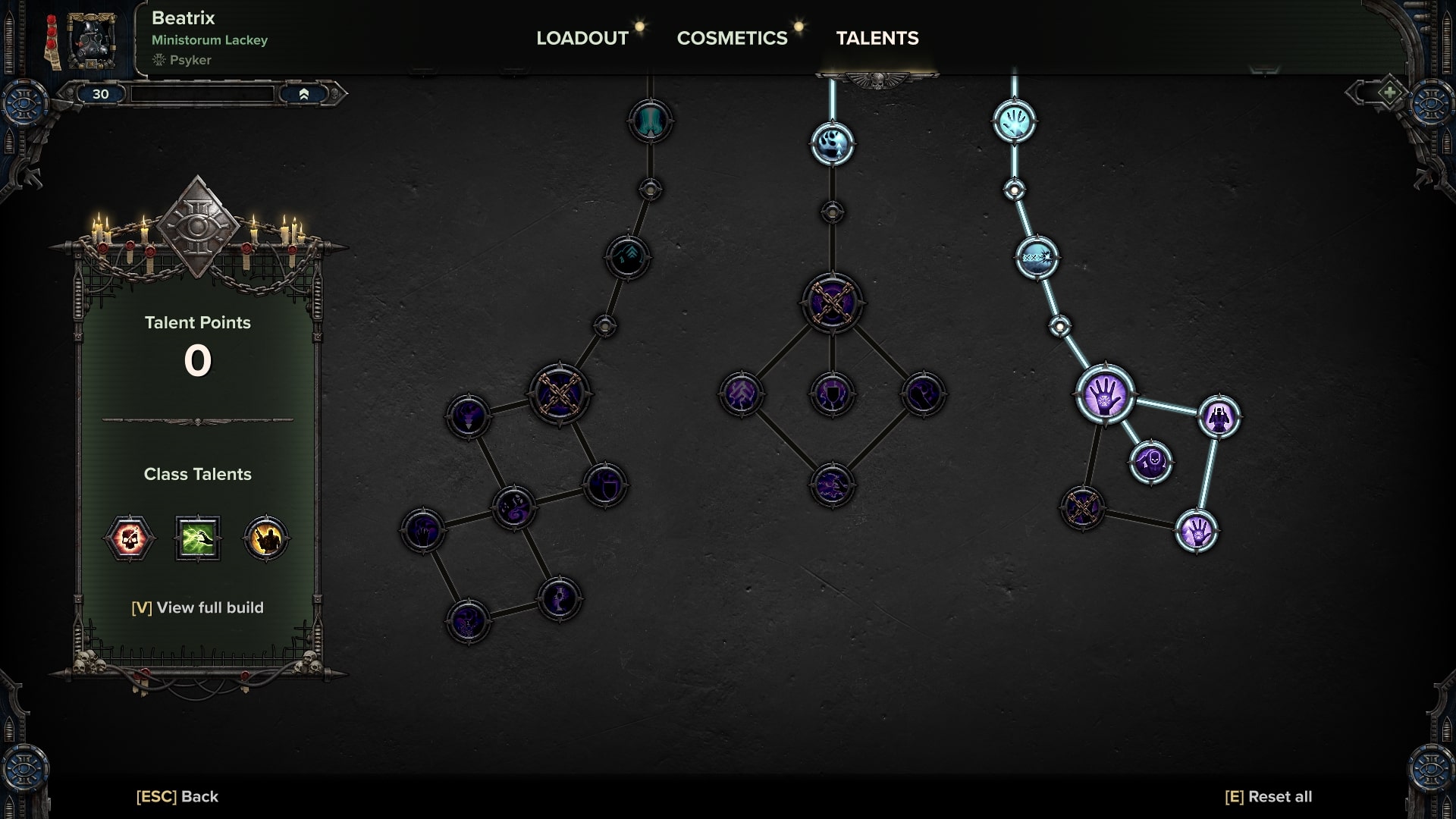The width and height of the screenshot is (1456, 819).
Task: Click the green plus icon in corner
Action: [x=1389, y=93]
